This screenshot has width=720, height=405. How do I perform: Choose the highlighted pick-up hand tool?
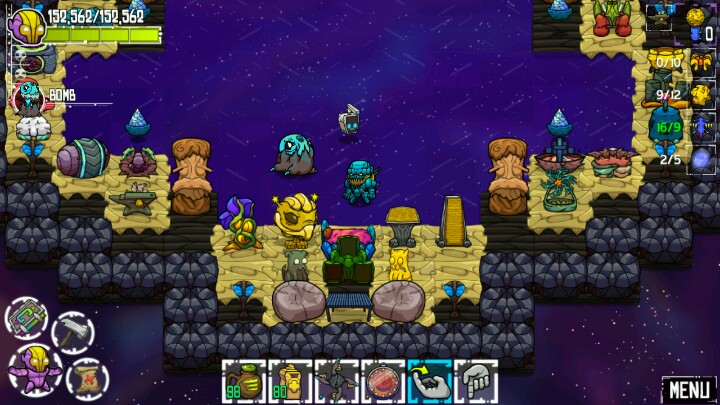coord(429,381)
